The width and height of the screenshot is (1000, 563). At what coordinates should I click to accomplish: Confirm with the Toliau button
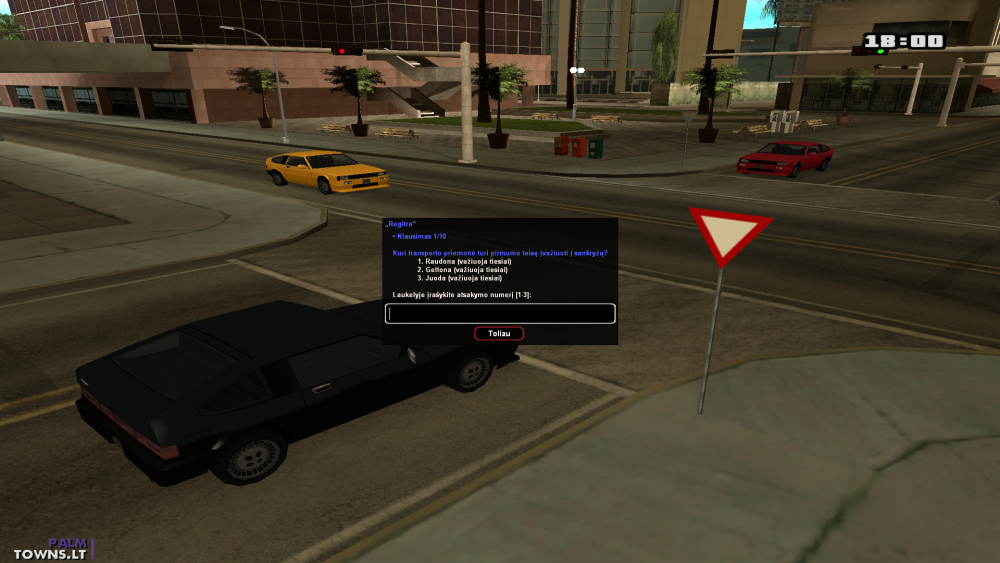pyautogui.click(x=499, y=334)
